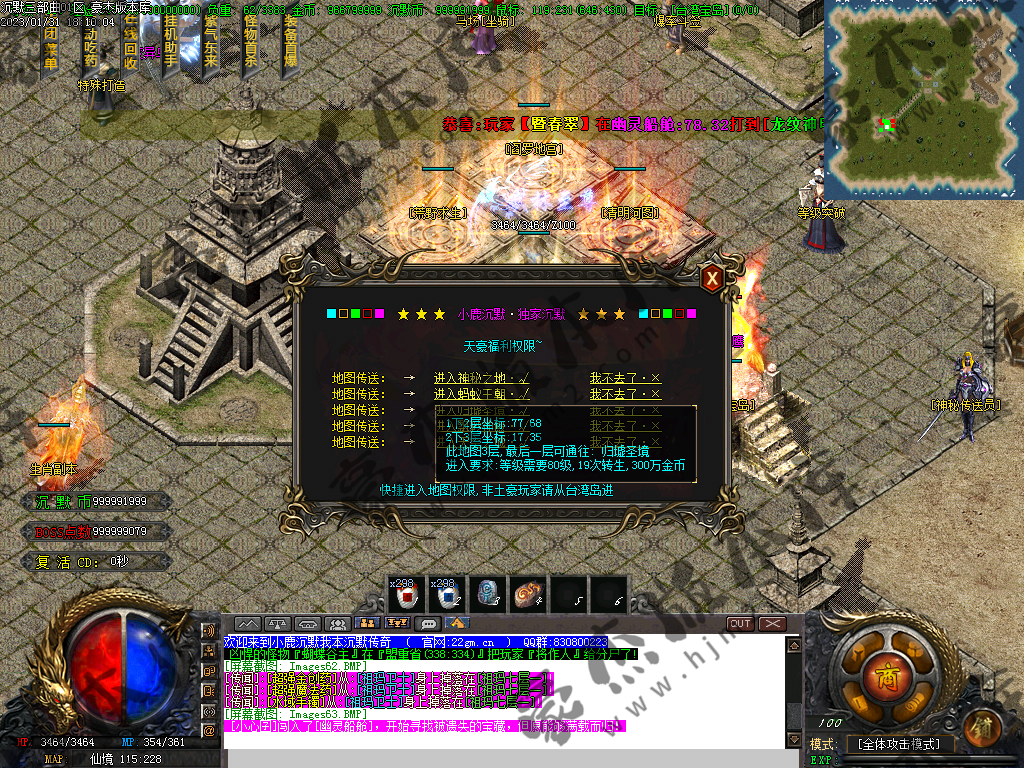1024x768 pixels.
Task: Select 进入蚂蚁王朝 teleport option
Action: (x=482, y=394)
